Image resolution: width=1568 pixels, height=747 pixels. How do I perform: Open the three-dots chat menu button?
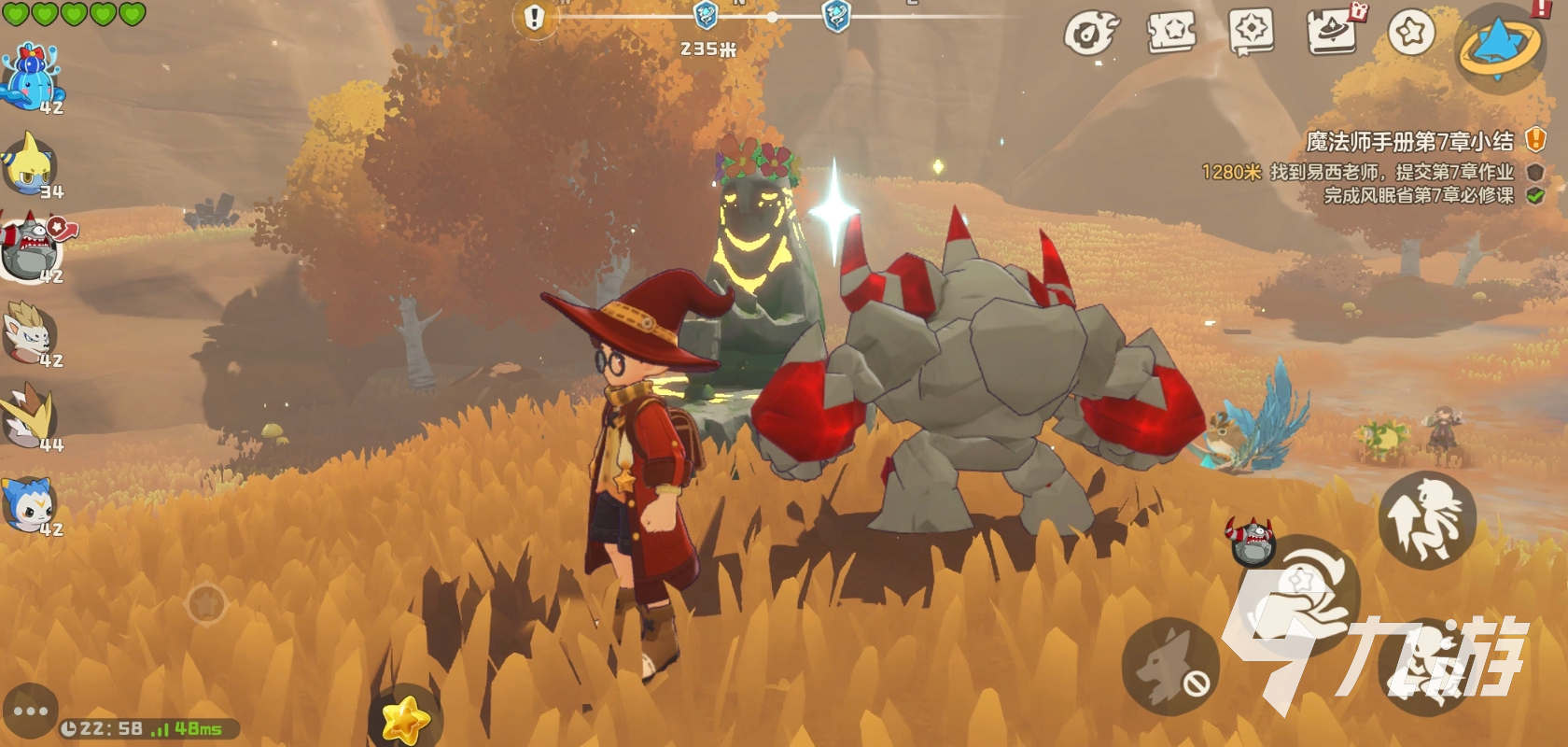[30, 711]
